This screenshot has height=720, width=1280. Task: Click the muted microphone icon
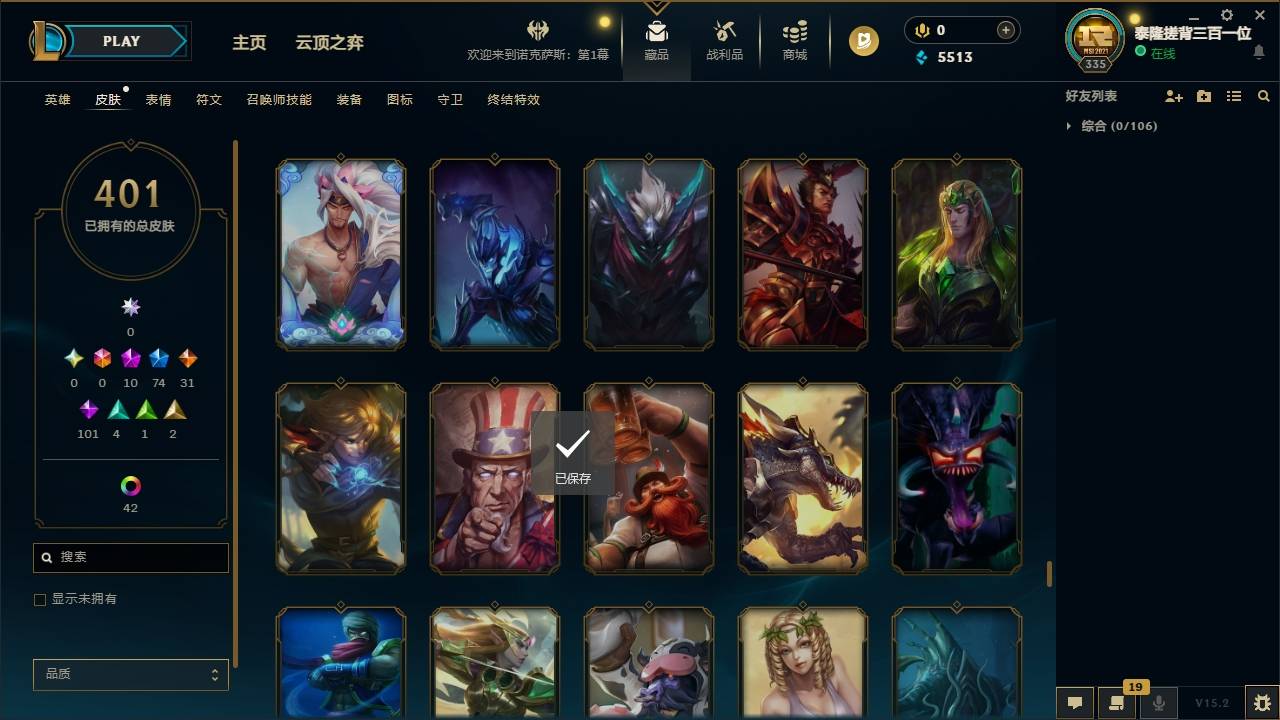coord(1157,703)
